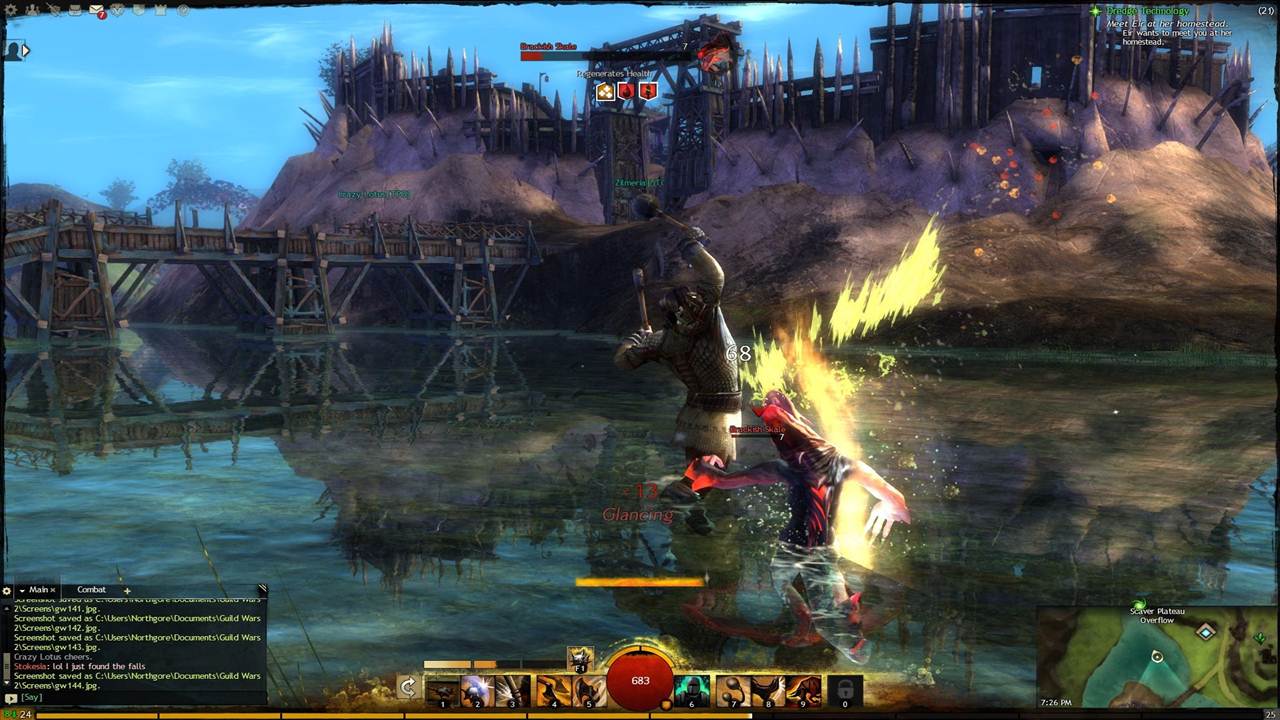Activate the F1 burst skill
This screenshot has height=720, width=1280.
(x=580, y=658)
